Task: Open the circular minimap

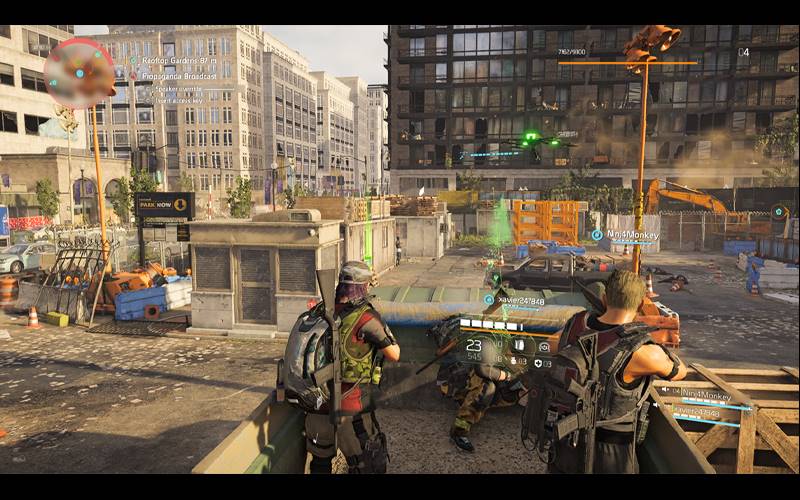Action: pyautogui.click(x=80, y=73)
